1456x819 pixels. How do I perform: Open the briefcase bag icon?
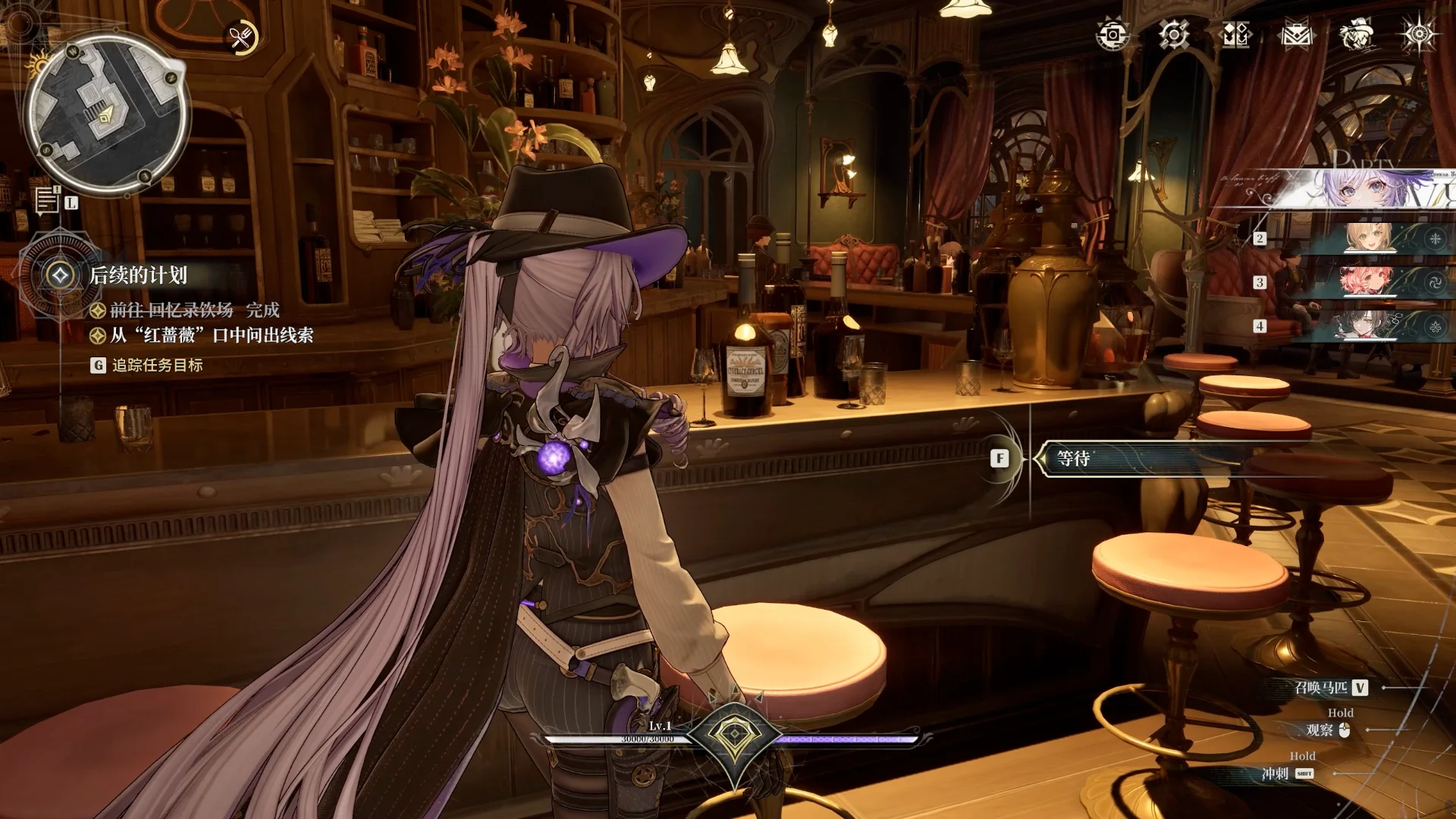coord(1296,35)
